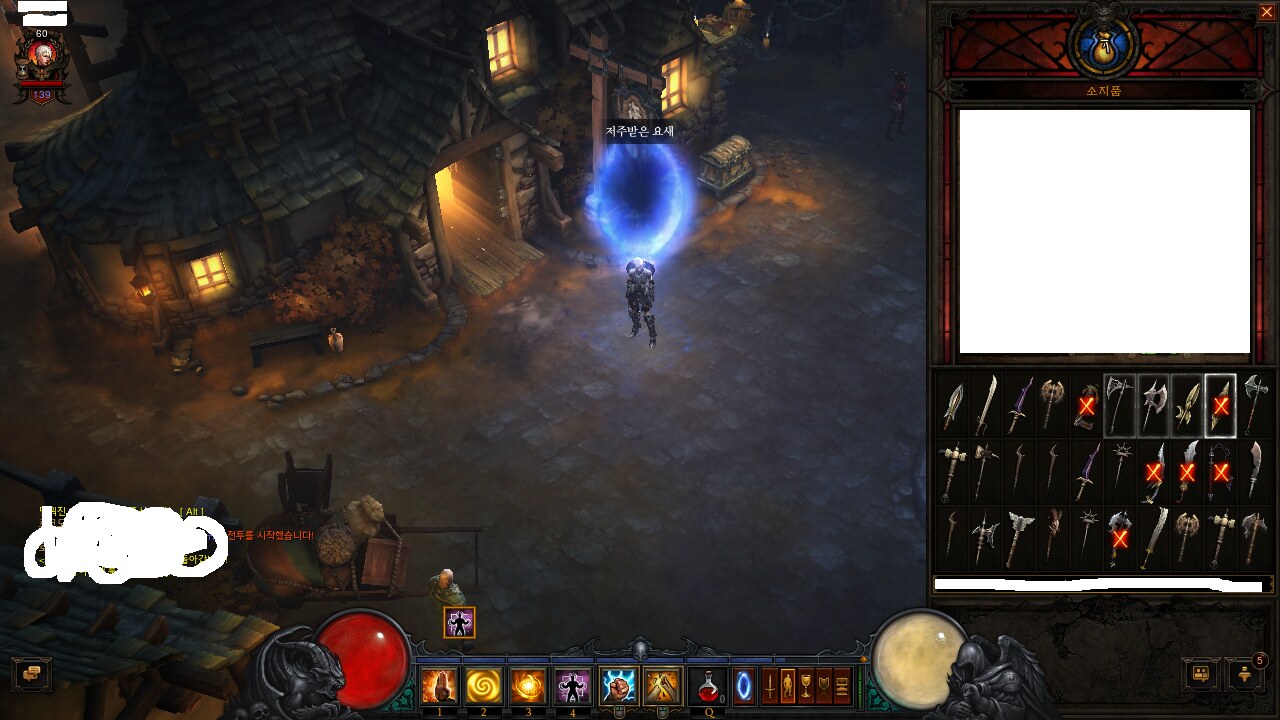Select the crossed arms secondary skill

point(662,686)
